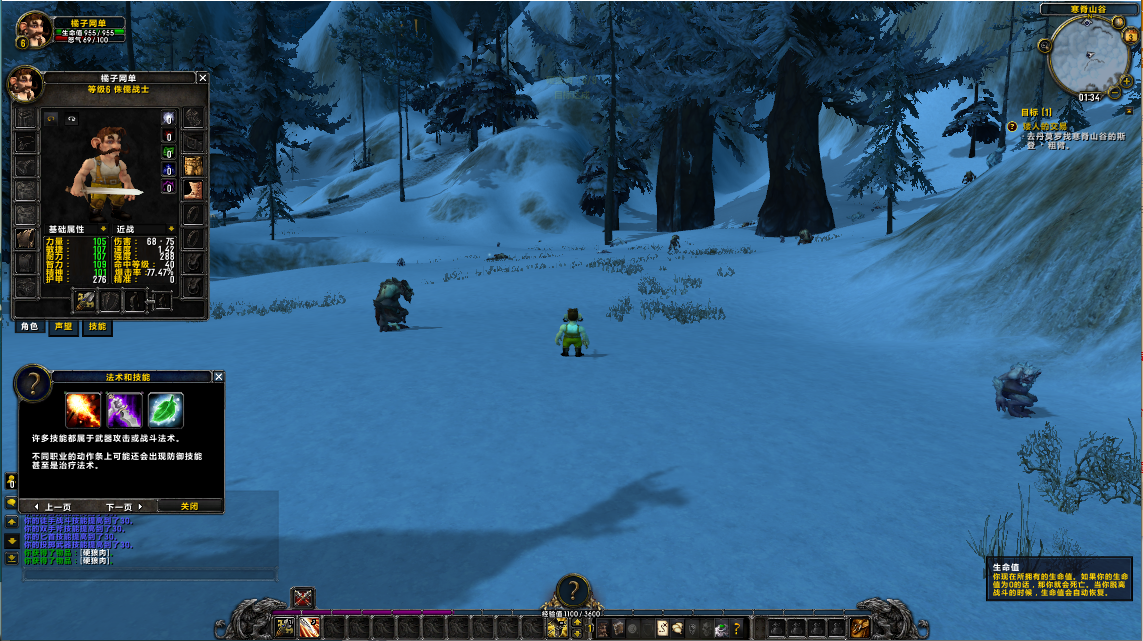
Task: Go back to previous page 上一页
Action: click(53, 506)
